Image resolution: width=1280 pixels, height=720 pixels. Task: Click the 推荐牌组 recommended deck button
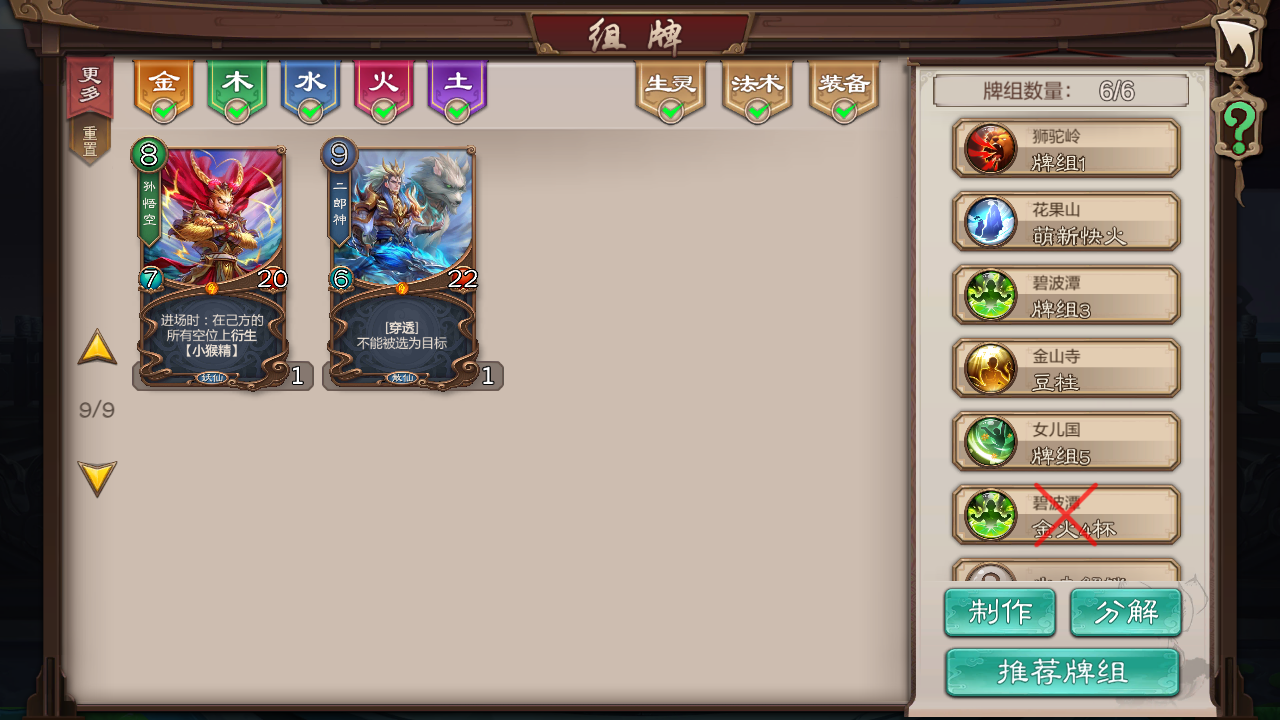point(1063,672)
